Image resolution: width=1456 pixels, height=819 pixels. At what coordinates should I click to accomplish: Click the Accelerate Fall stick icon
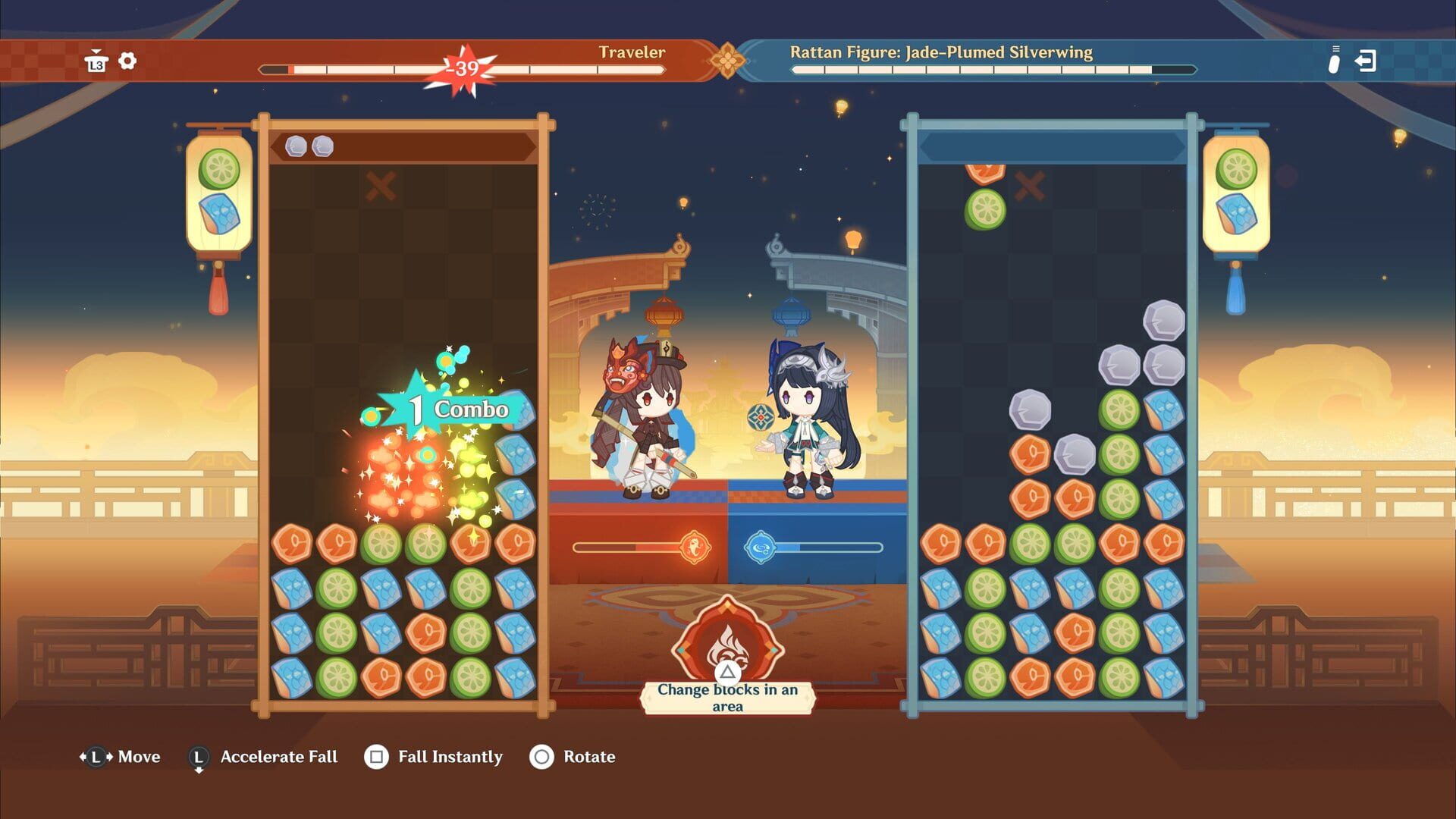click(198, 756)
